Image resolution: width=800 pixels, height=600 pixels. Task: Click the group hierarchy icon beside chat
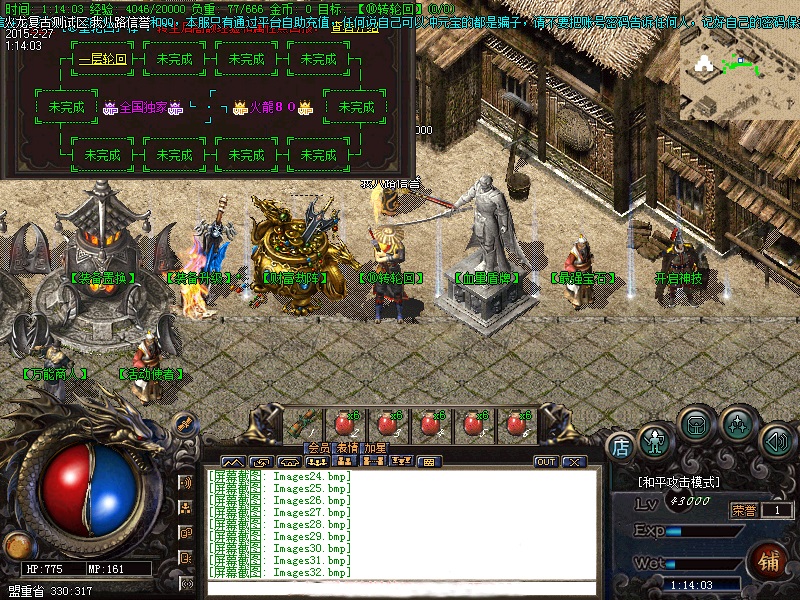pos(186,507)
